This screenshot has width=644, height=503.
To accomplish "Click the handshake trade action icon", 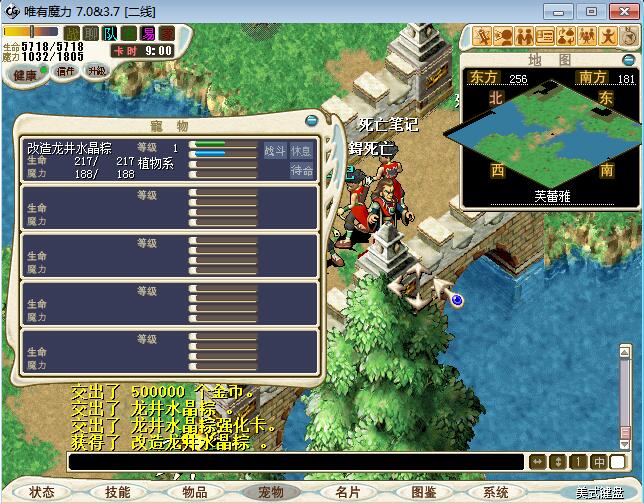I will (x=525, y=37).
